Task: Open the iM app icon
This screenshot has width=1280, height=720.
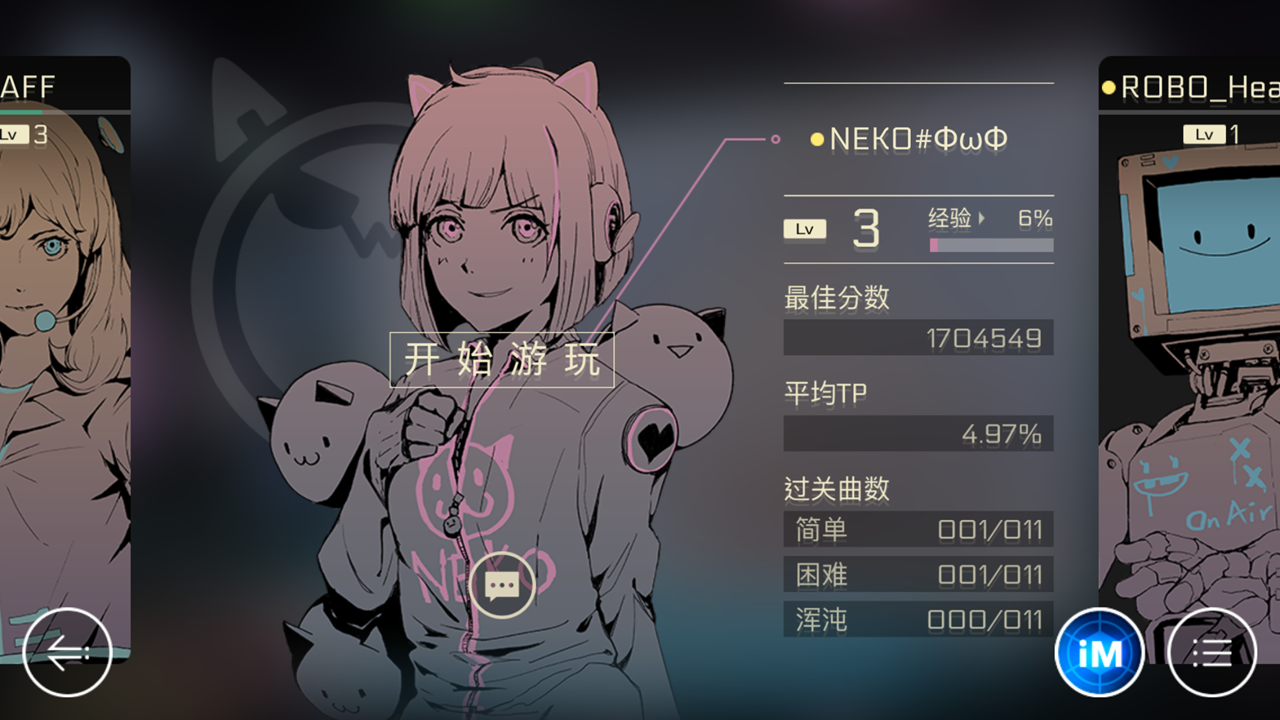Action: coord(1098,652)
